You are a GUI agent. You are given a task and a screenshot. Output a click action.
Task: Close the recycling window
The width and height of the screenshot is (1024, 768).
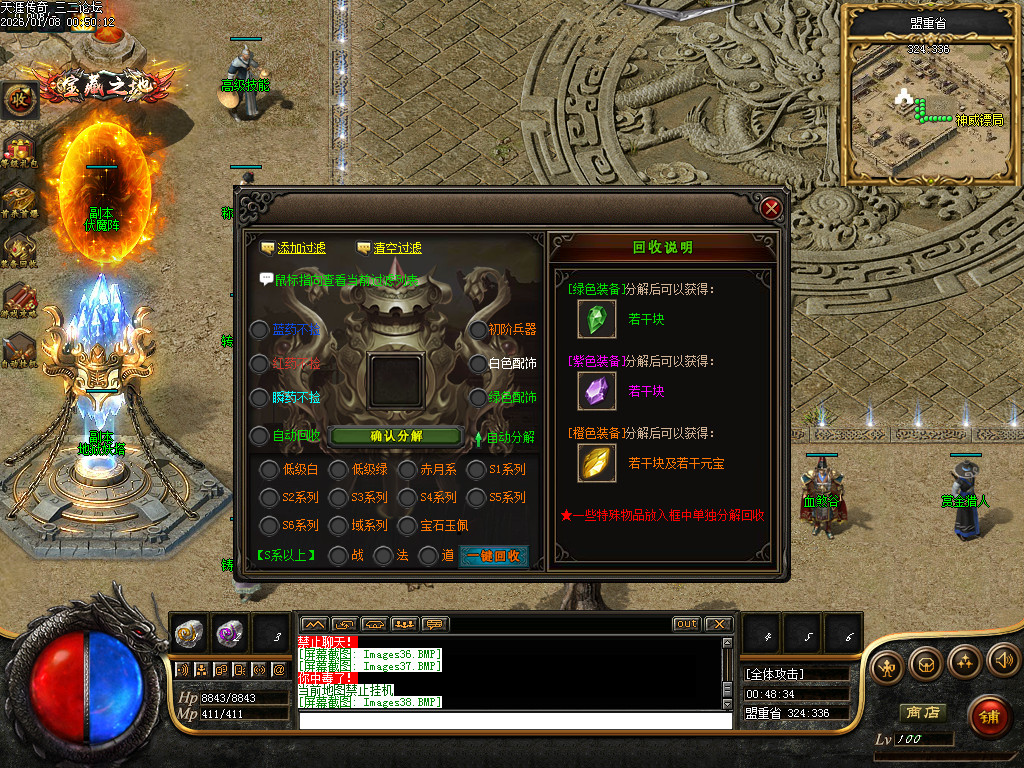[770, 209]
